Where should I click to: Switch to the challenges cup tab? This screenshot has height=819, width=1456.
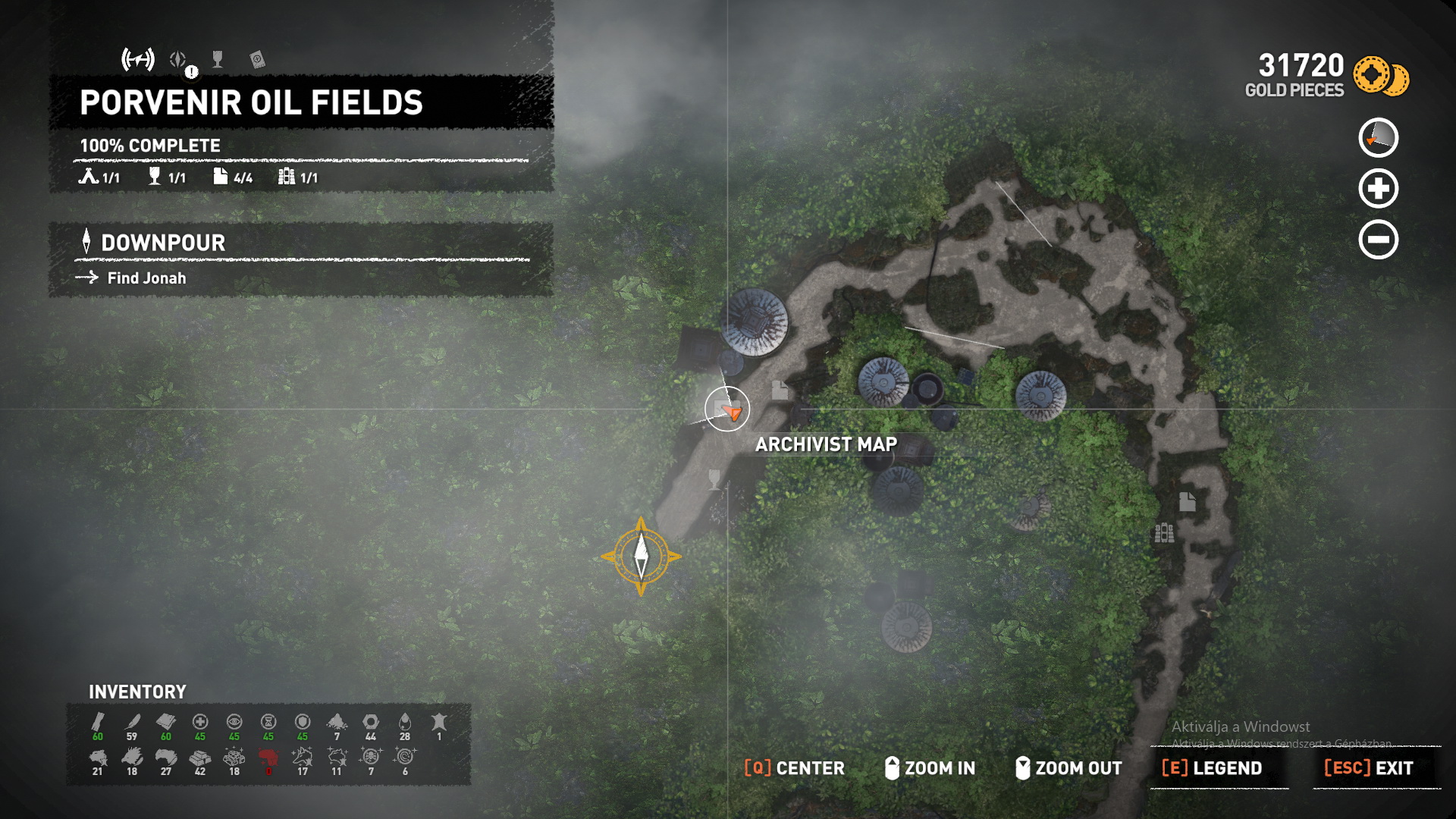point(218,59)
